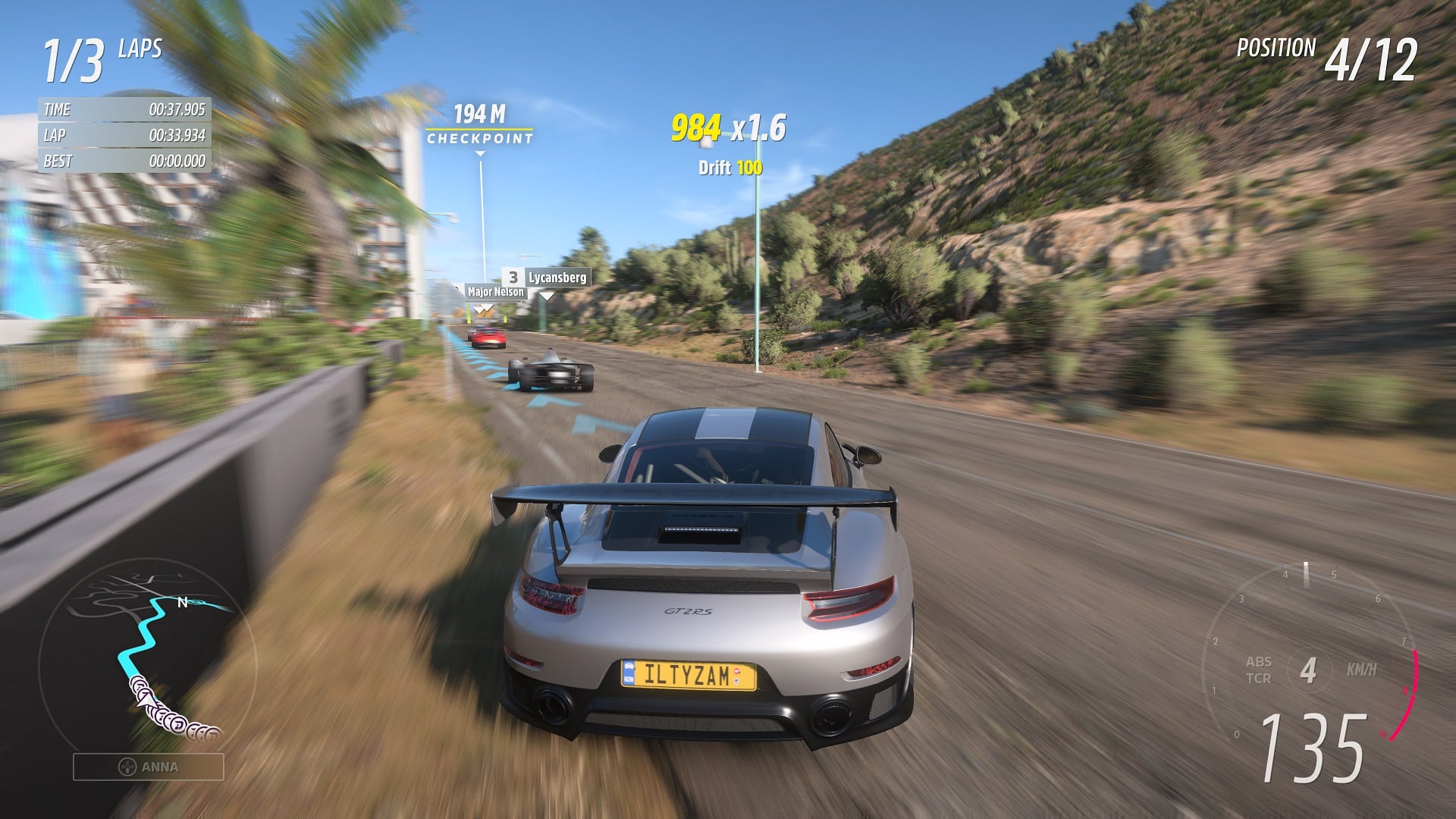Select the Lycansberg nameplate tab
The height and width of the screenshot is (819, 1456).
click(x=557, y=278)
